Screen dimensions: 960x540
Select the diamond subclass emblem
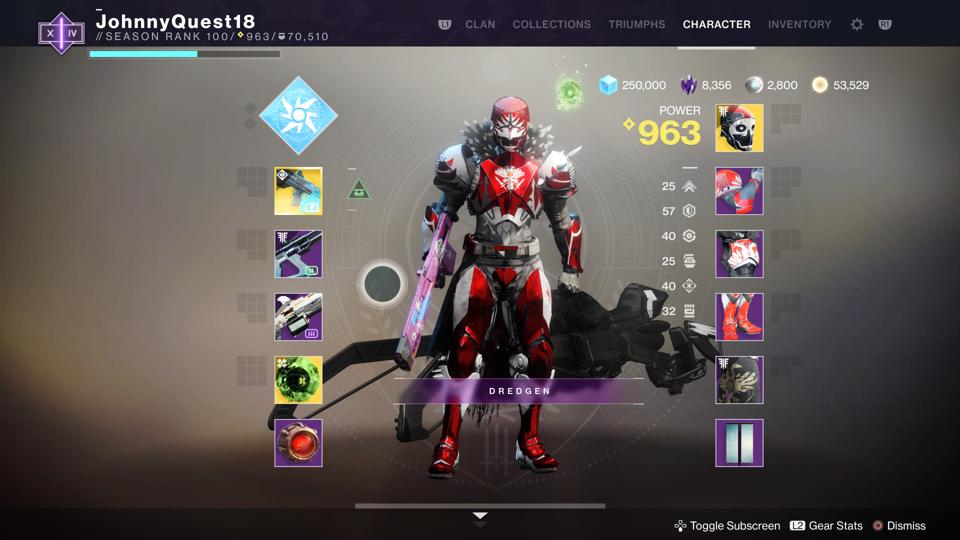pyautogui.click(x=298, y=116)
